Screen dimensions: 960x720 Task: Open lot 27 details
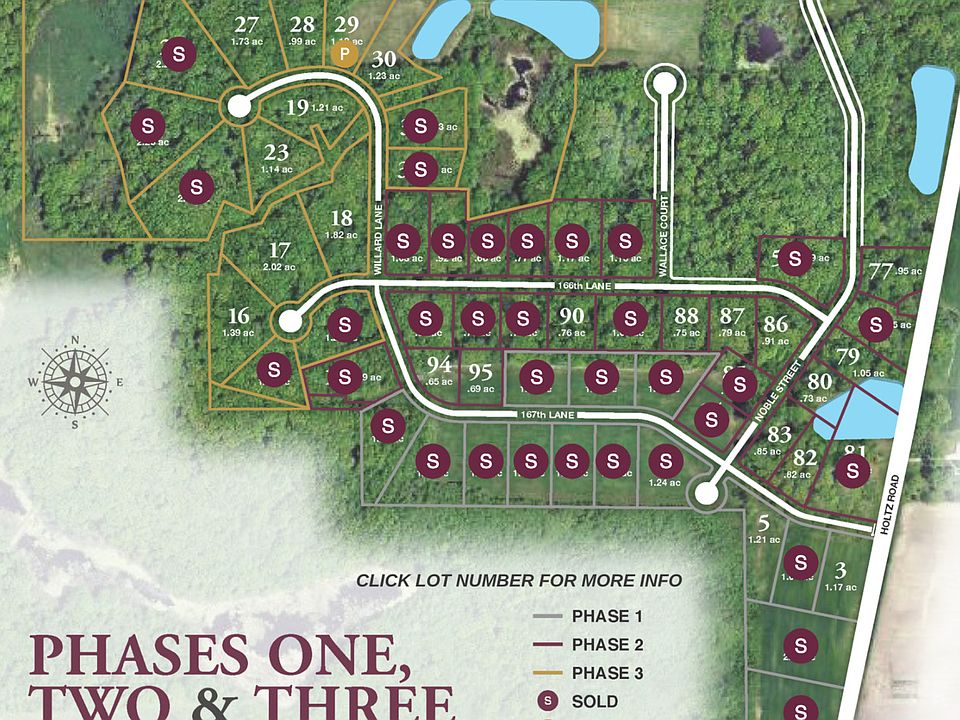click(246, 25)
